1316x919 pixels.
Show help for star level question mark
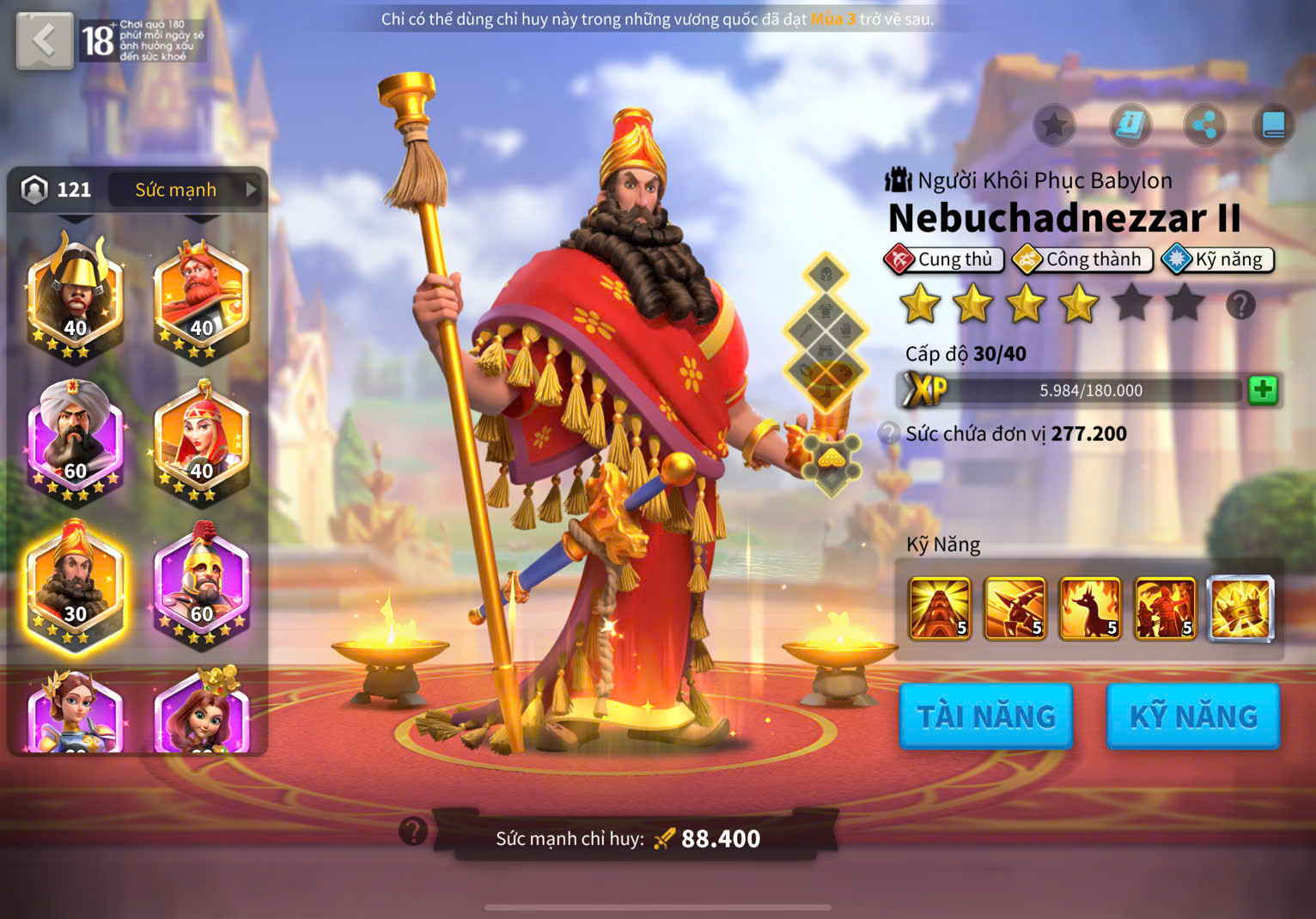[x=1240, y=305]
